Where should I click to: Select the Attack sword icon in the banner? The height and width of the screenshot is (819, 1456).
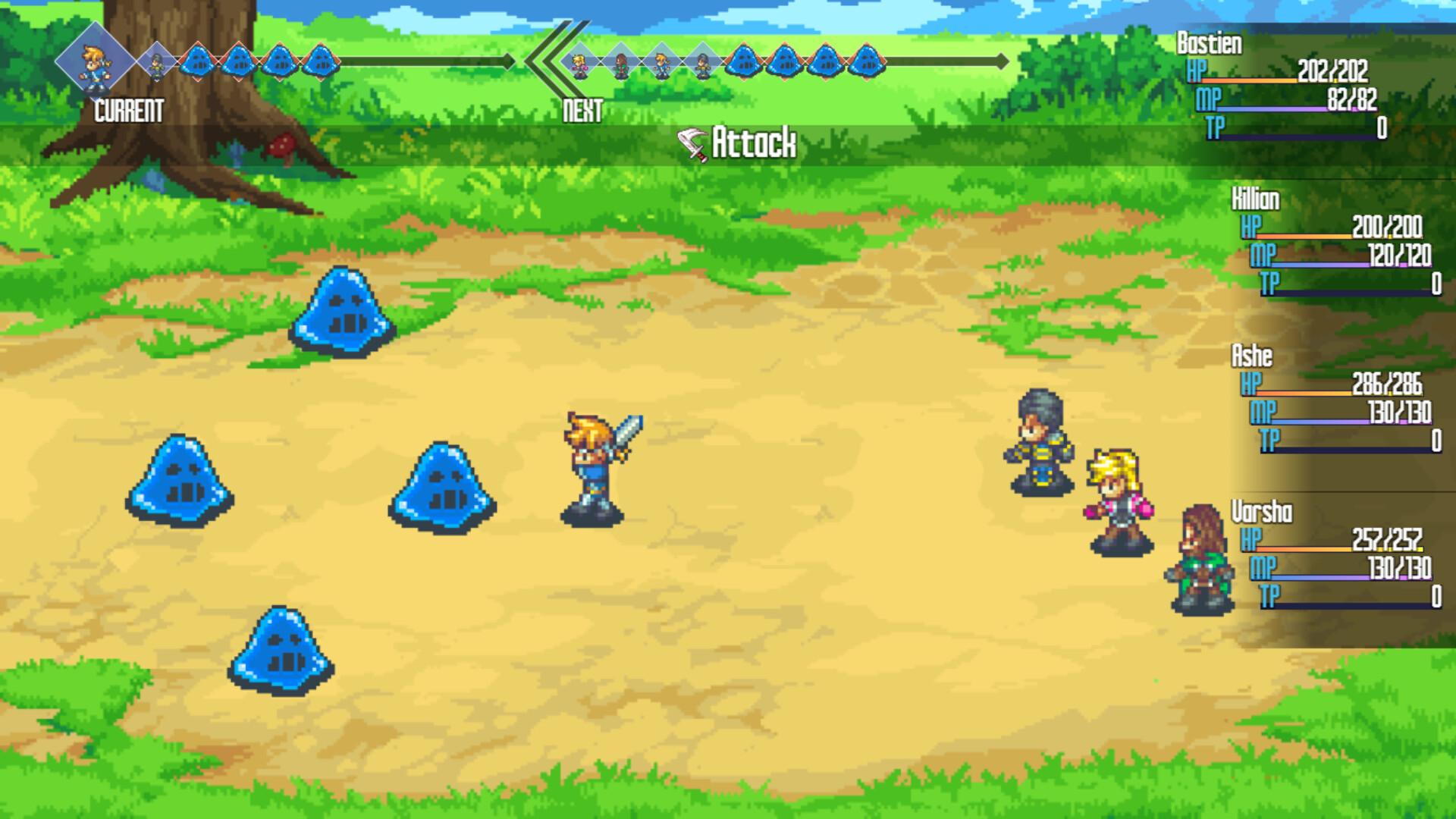[692, 141]
